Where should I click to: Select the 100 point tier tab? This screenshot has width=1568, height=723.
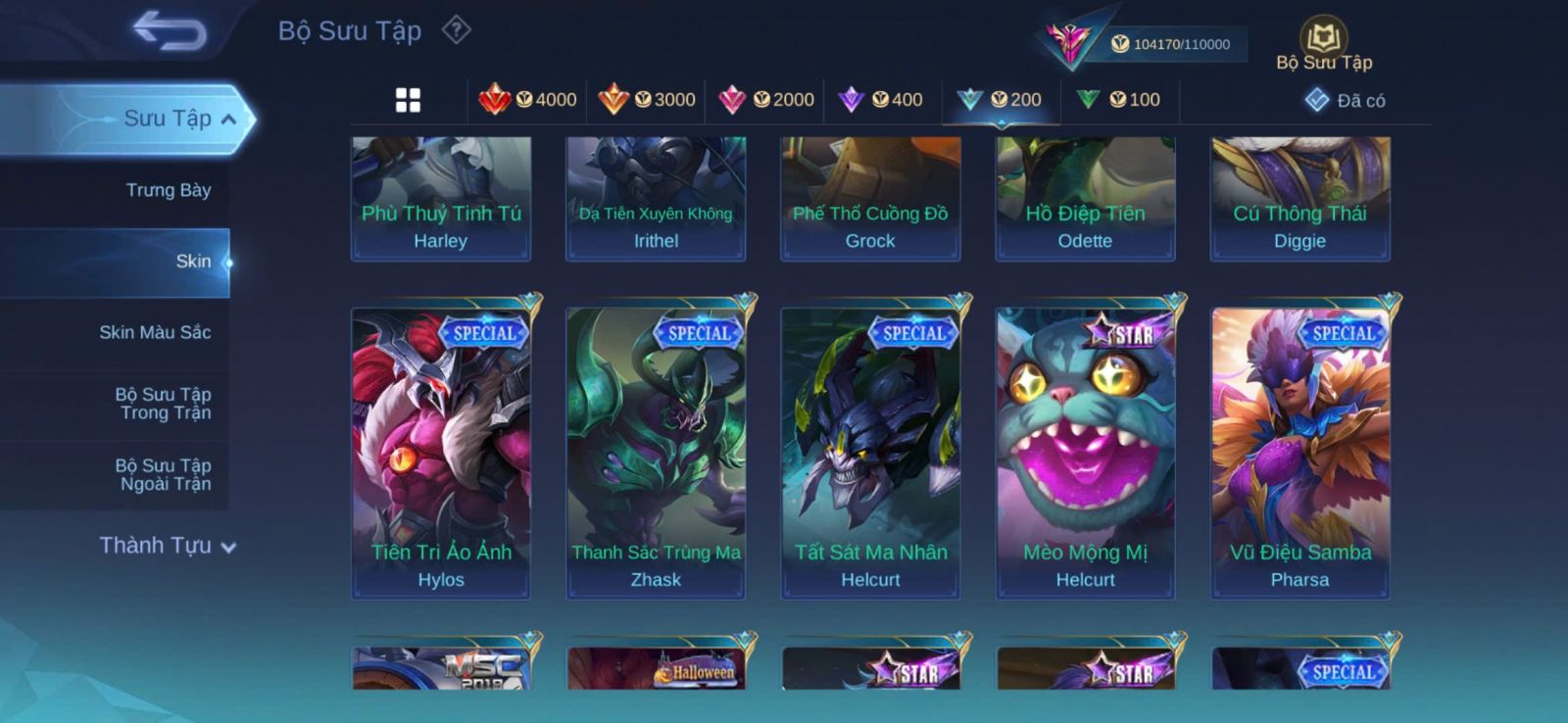point(1118,100)
